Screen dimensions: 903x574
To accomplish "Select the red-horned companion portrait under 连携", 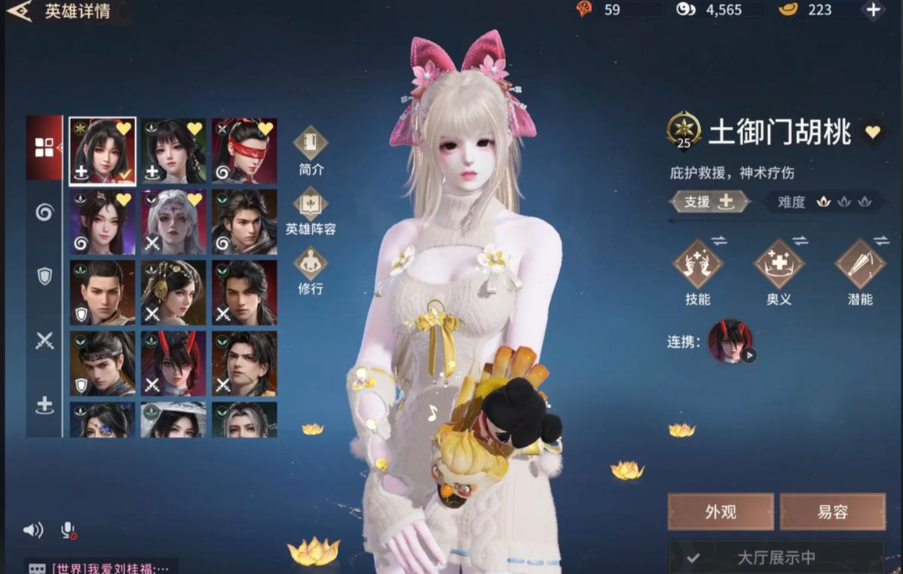I will coord(730,342).
